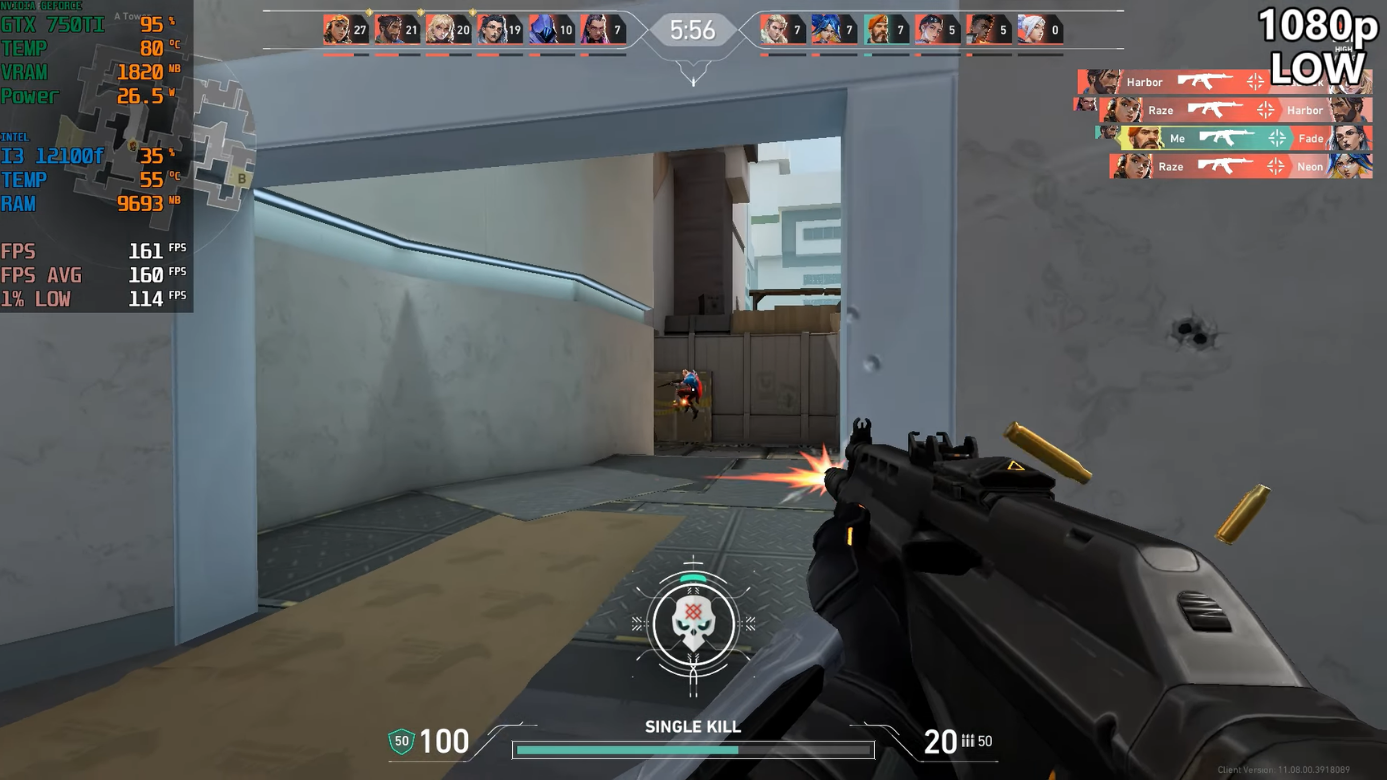This screenshot has height=781, width=1388.
Task: Click the hooded Omen portrait with 10 kills
Action: (x=543, y=29)
